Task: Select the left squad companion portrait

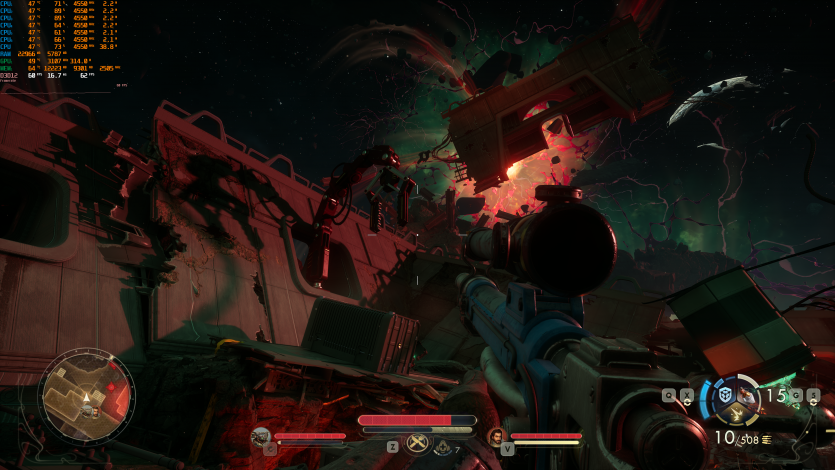Action: click(261, 436)
